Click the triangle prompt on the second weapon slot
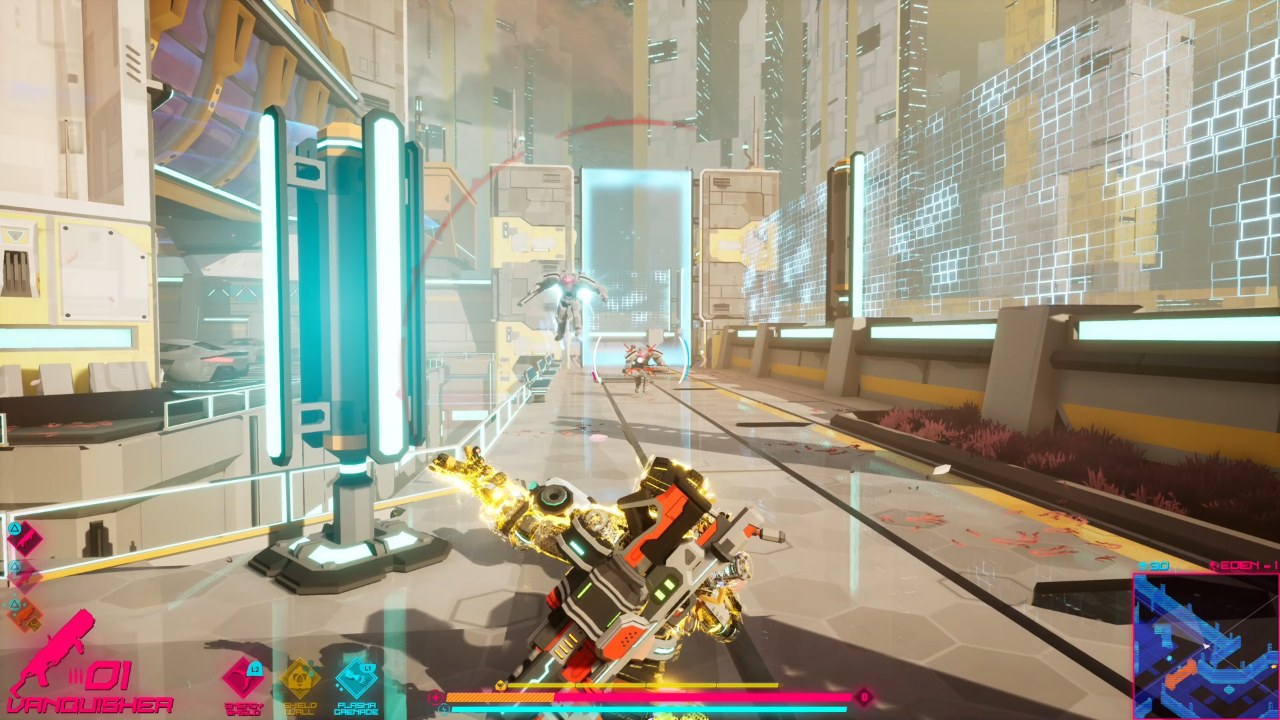The width and height of the screenshot is (1280, 720). coord(14,566)
